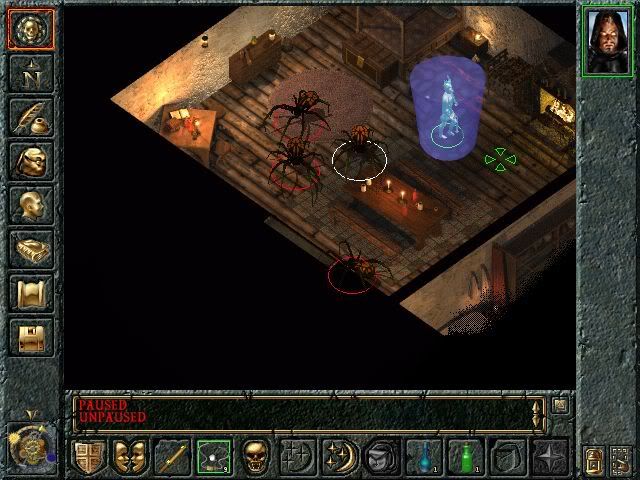640x480 pixels.
Task: Use the blue potion quick item
Action: (423, 457)
